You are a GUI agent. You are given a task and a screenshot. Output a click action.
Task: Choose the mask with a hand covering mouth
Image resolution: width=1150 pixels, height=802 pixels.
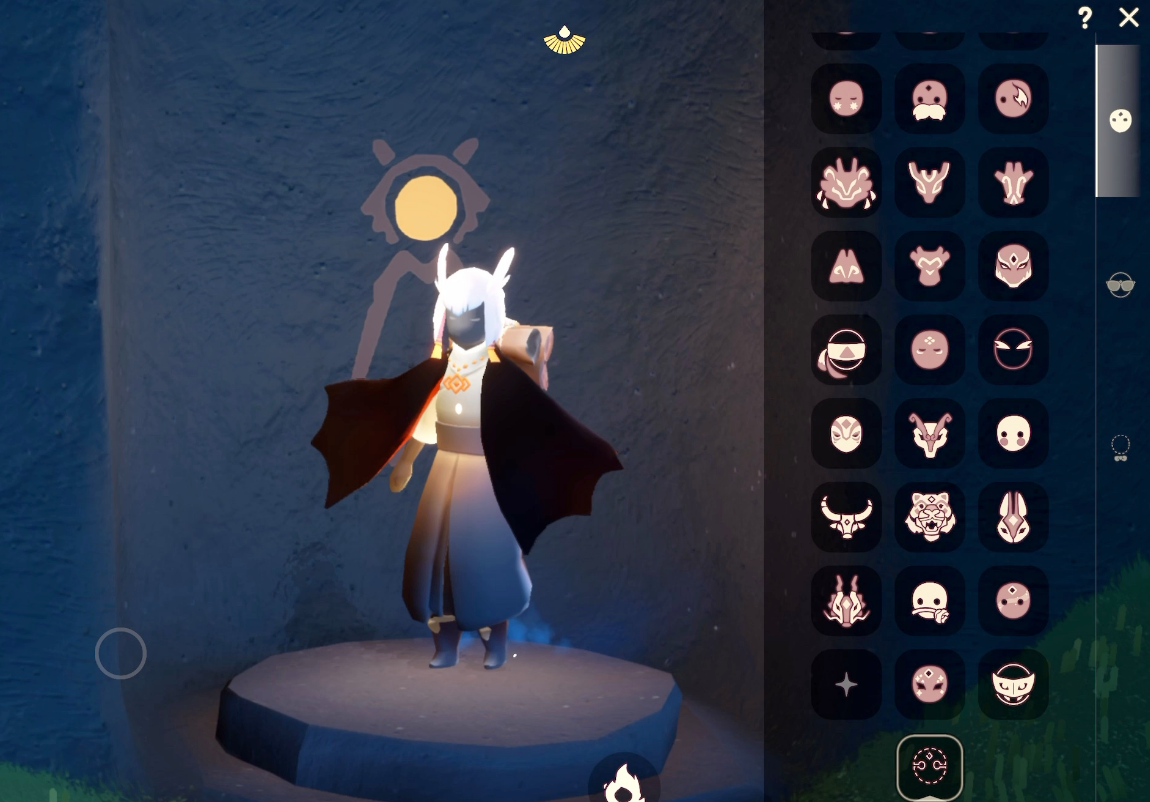[x=929, y=601]
